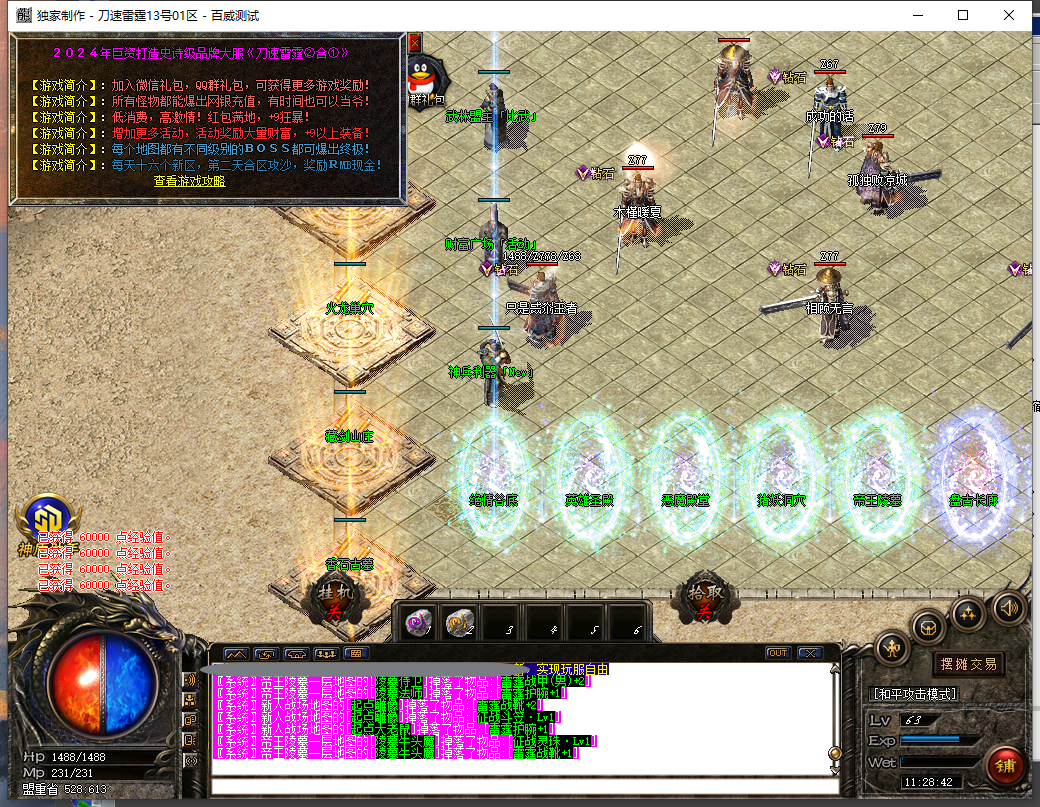This screenshot has height=807, width=1040.
Task: Use the purple scroll in hotbar slot 1
Action: coord(418,623)
